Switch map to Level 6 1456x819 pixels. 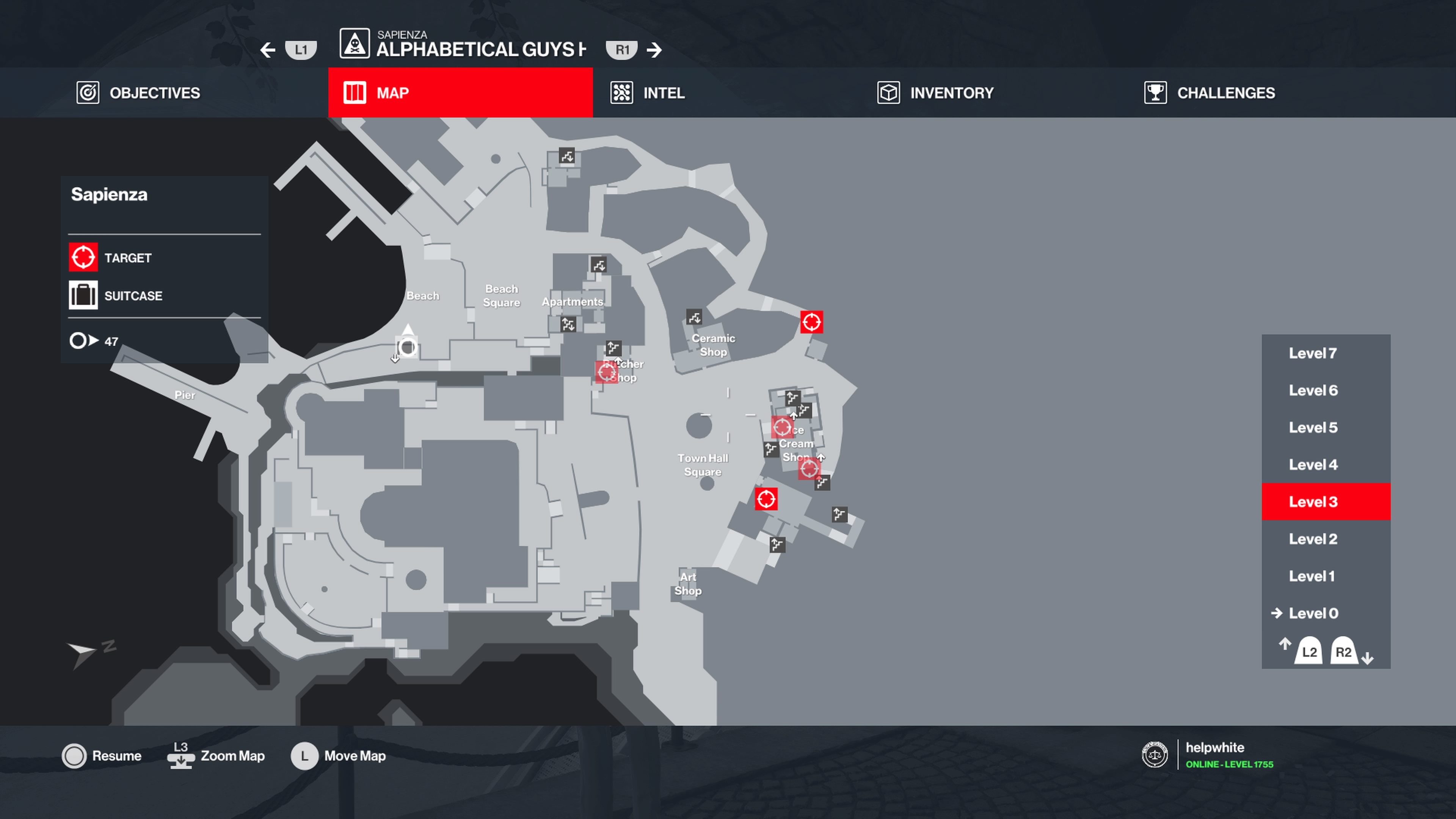1312,391
